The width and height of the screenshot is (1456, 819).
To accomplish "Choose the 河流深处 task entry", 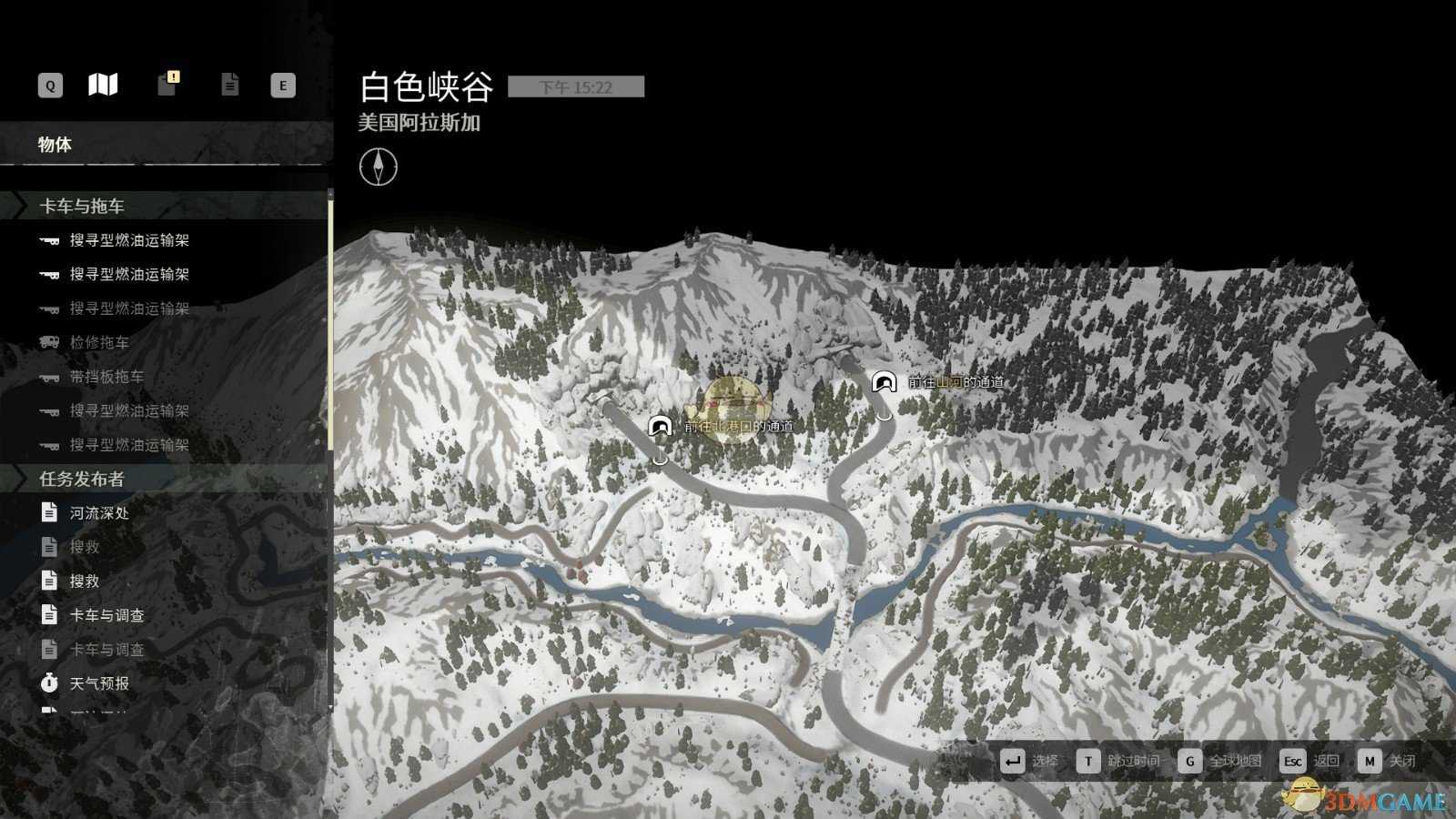I will click(99, 513).
